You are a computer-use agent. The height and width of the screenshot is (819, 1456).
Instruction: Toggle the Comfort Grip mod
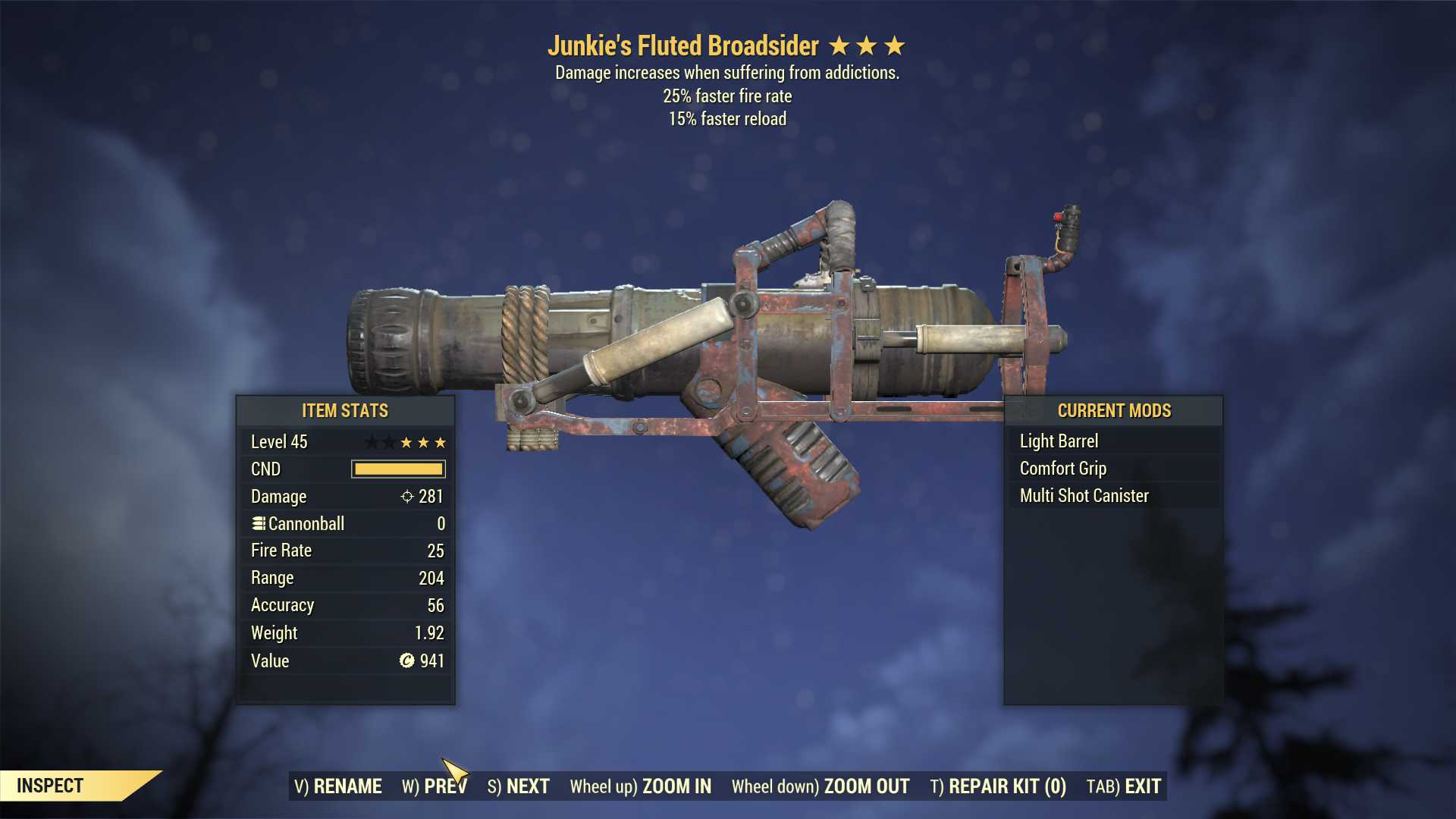pyautogui.click(x=1062, y=468)
